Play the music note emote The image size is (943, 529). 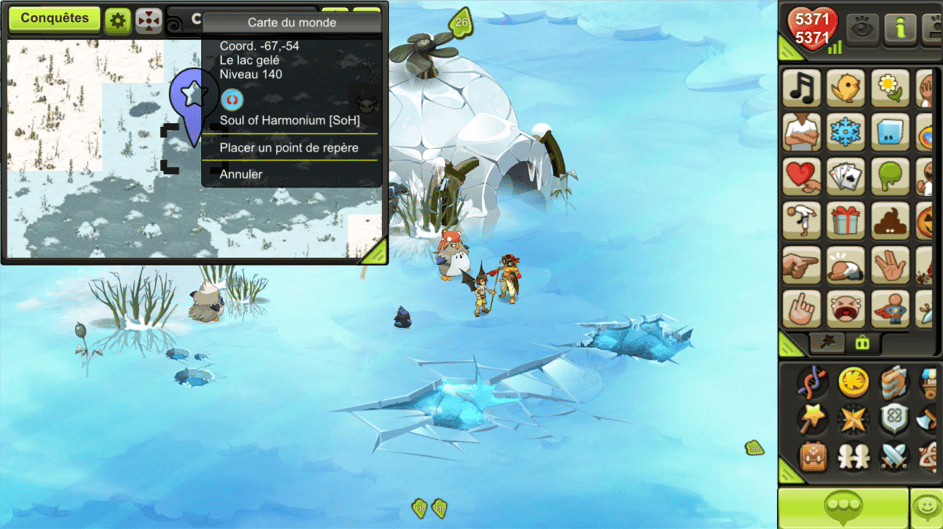tap(801, 88)
